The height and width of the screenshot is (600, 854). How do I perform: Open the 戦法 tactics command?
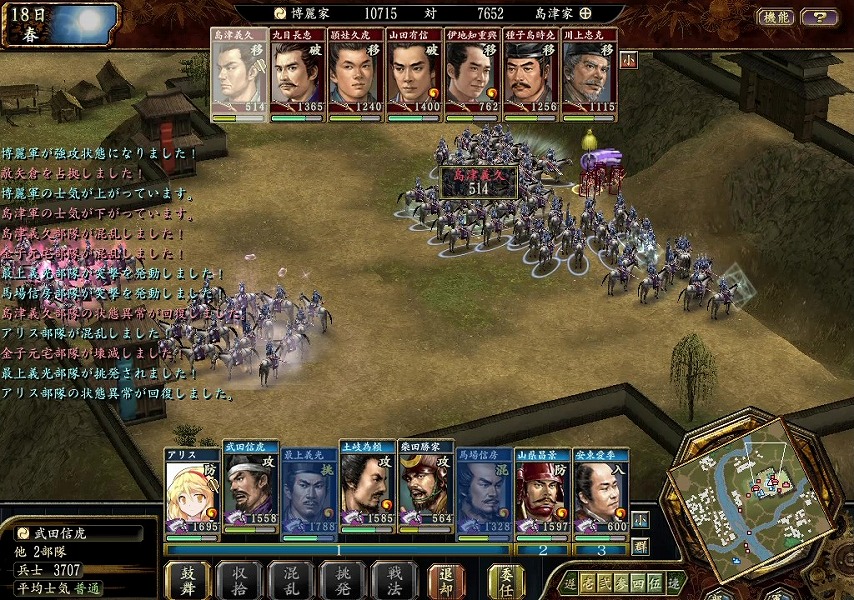point(394,580)
